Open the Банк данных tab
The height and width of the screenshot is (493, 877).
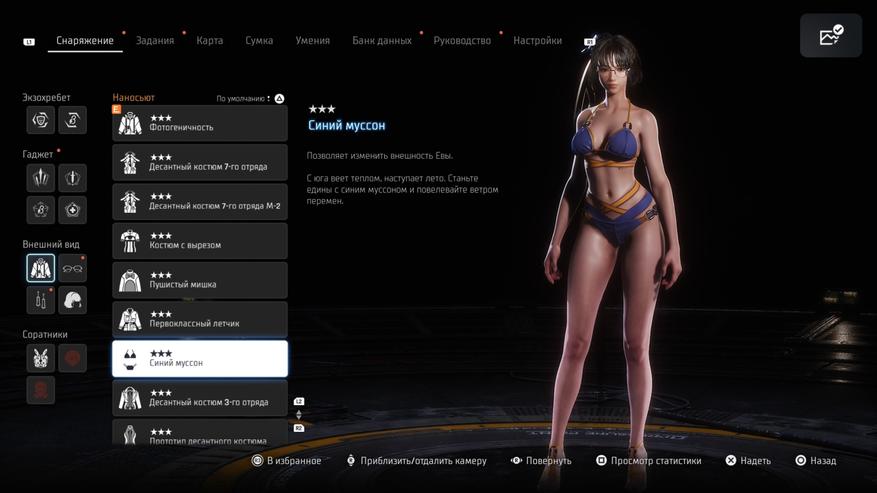tap(381, 40)
